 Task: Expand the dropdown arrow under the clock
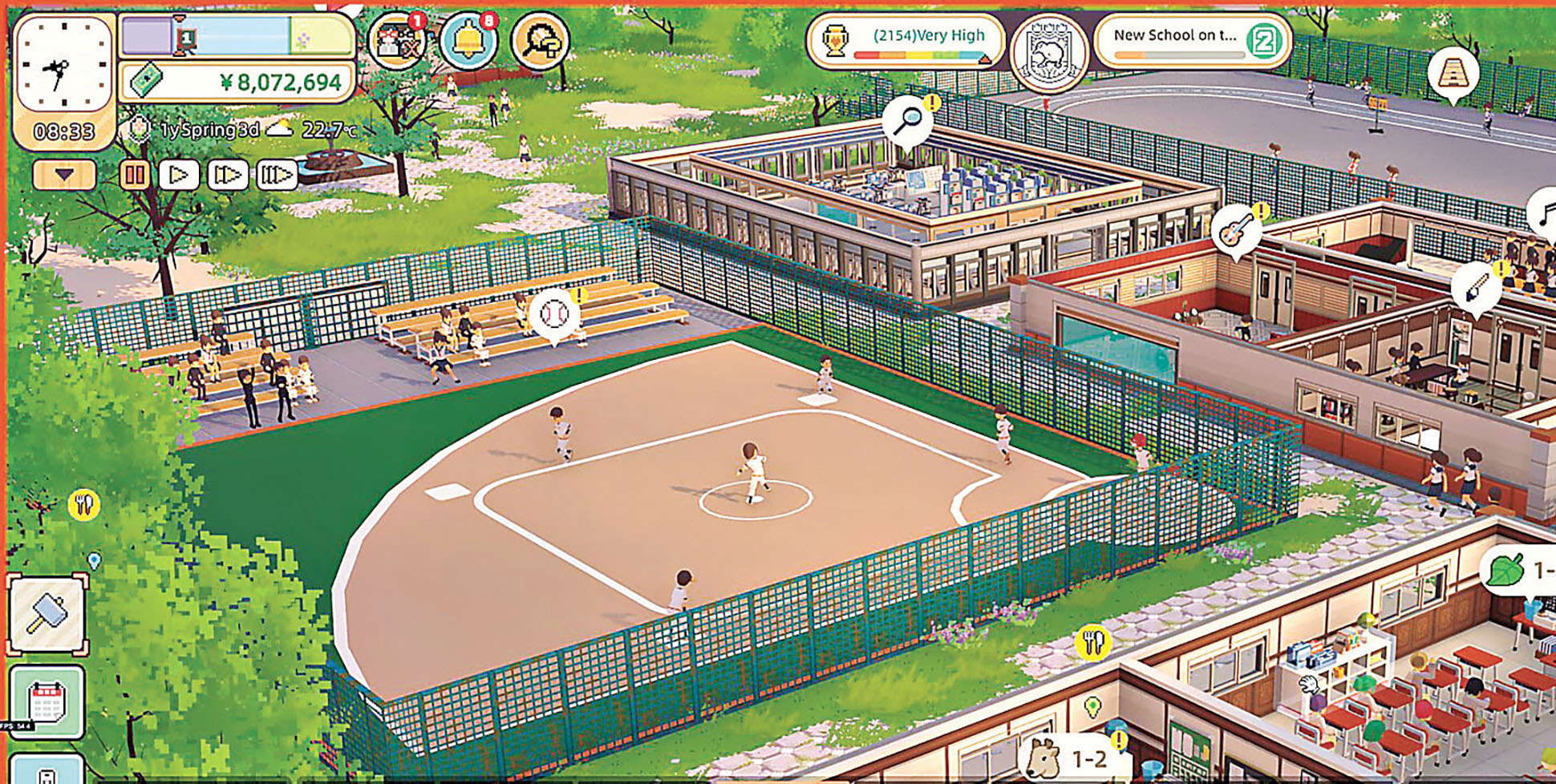pyautogui.click(x=64, y=175)
